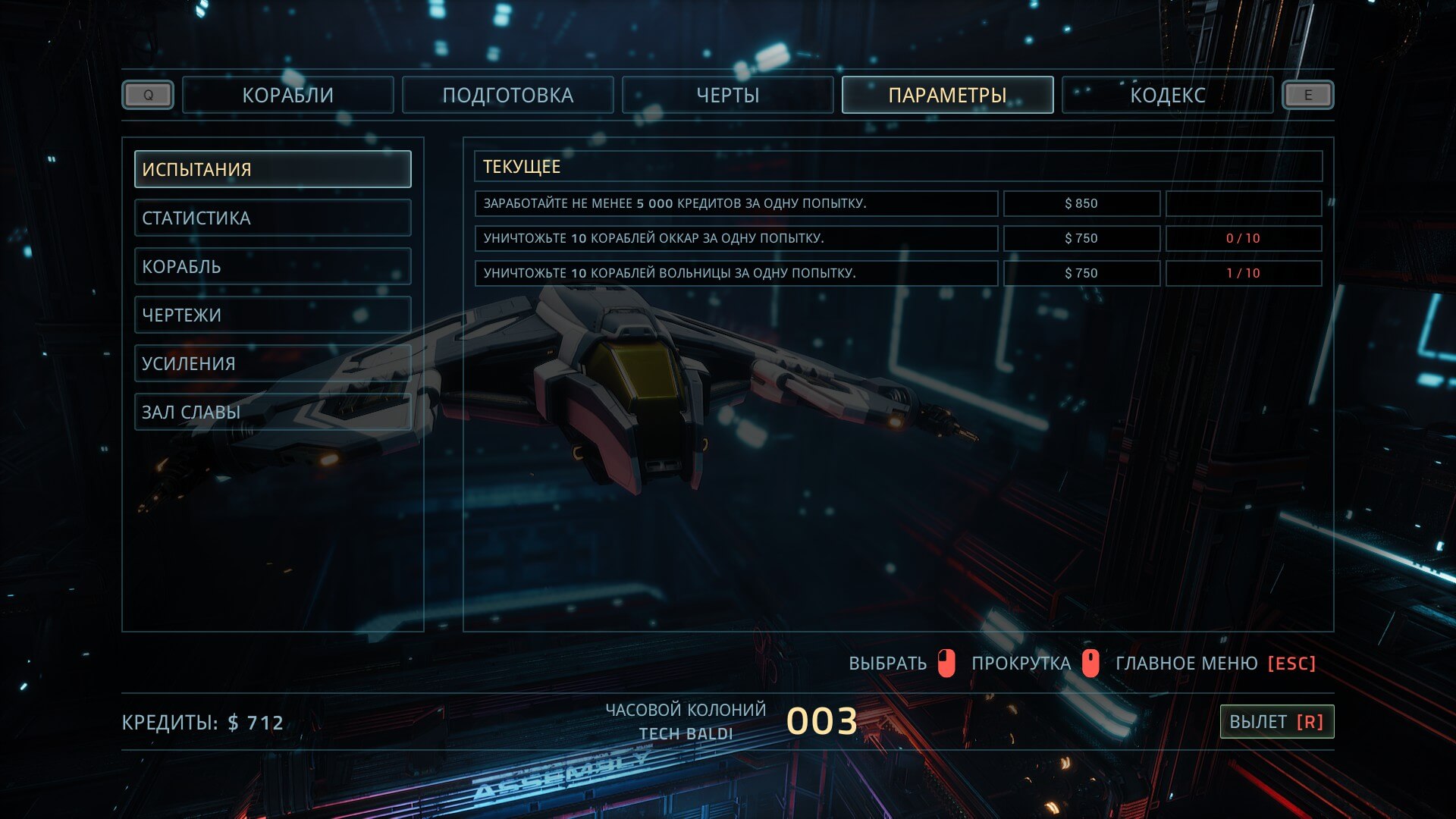Open the Статистика section
This screenshot has width=1456, height=819.
click(x=273, y=218)
